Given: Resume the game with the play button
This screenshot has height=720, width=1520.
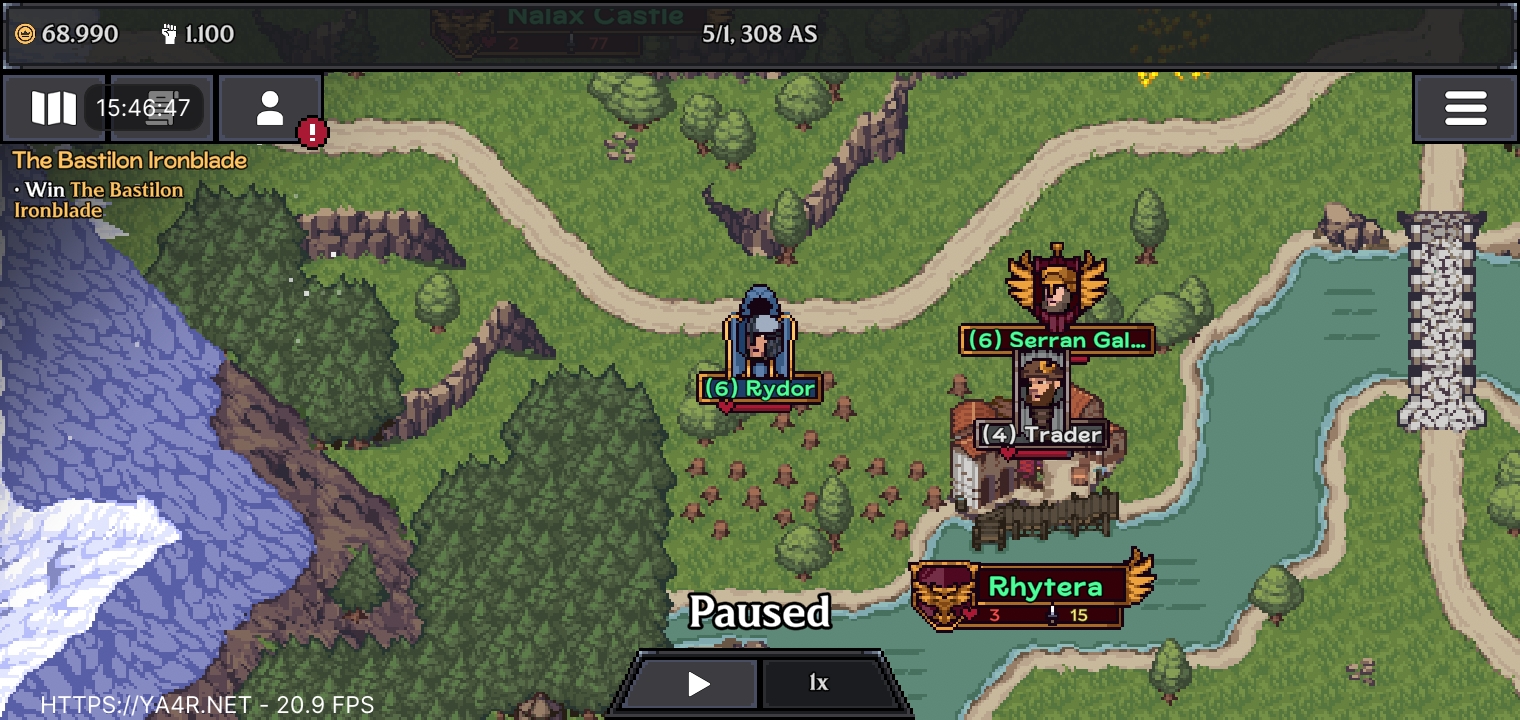Looking at the screenshot, I should 698,684.
